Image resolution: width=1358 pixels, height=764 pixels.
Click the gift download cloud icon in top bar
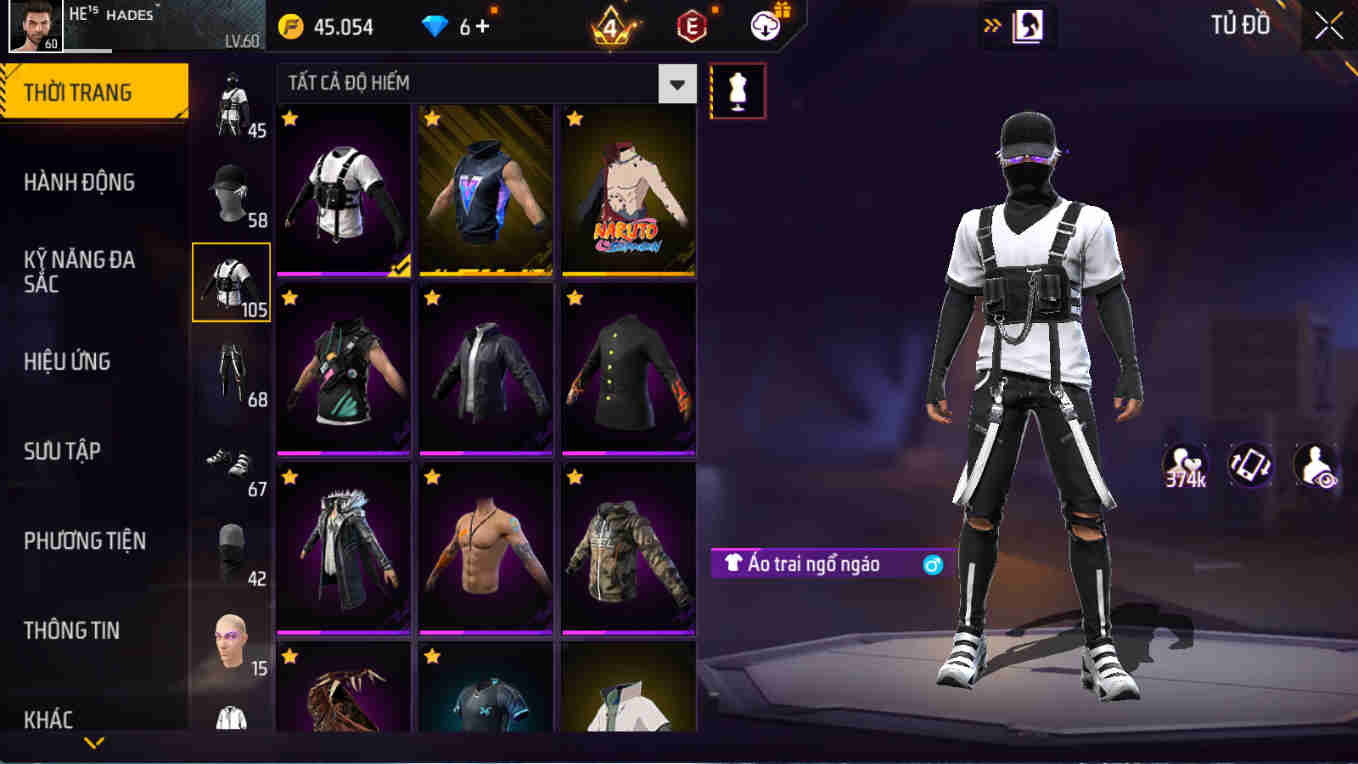[763, 27]
